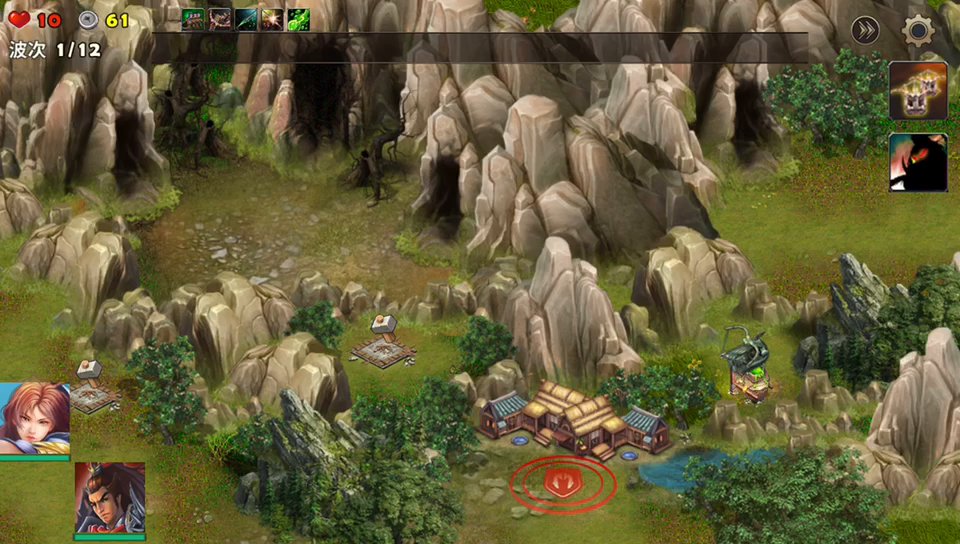The height and width of the screenshot is (544, 960).
Task: Toggle the fast-forward speed button
Action: (865, 31)
